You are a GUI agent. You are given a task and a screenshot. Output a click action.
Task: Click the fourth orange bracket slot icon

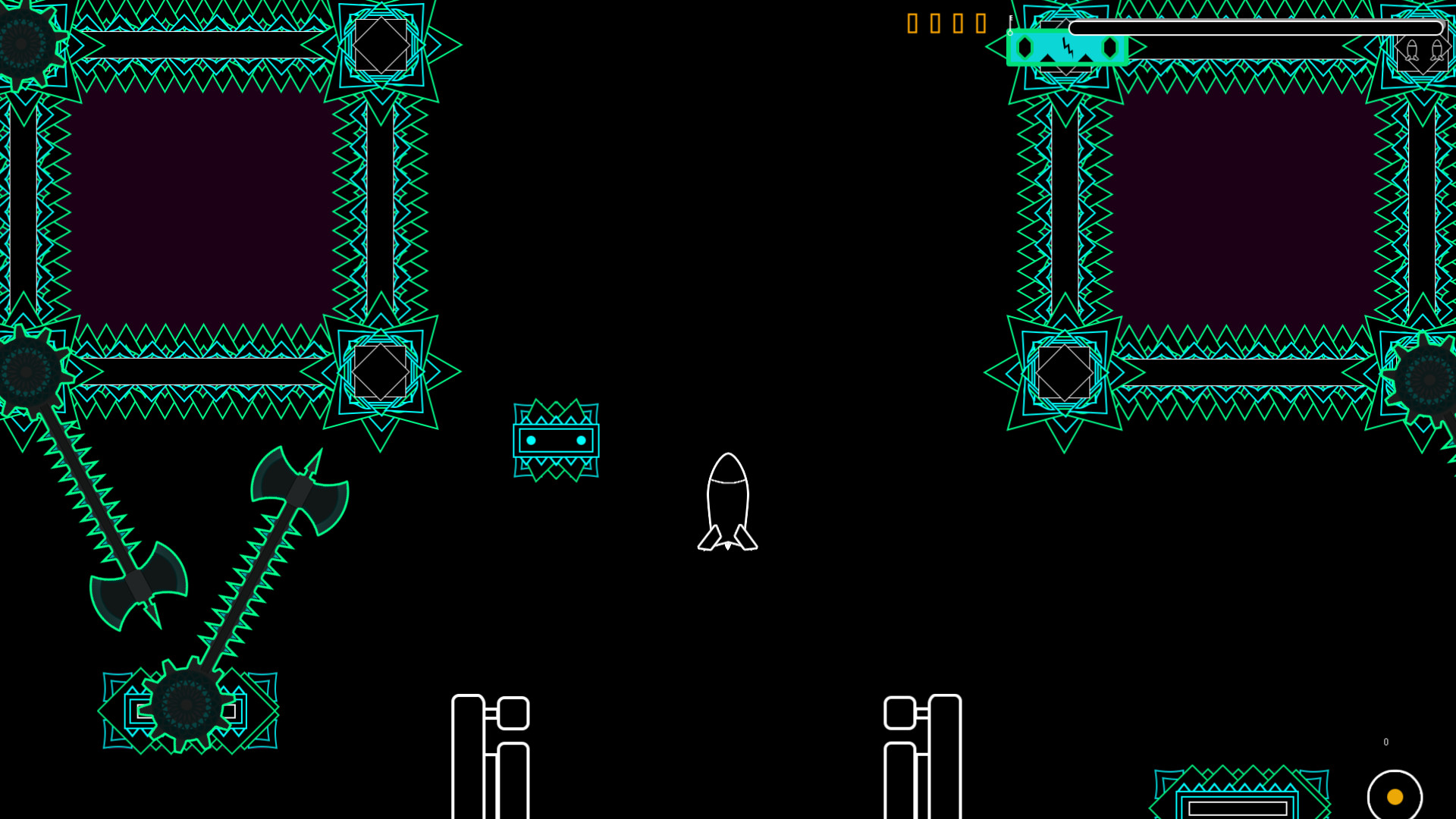(980, 24)
